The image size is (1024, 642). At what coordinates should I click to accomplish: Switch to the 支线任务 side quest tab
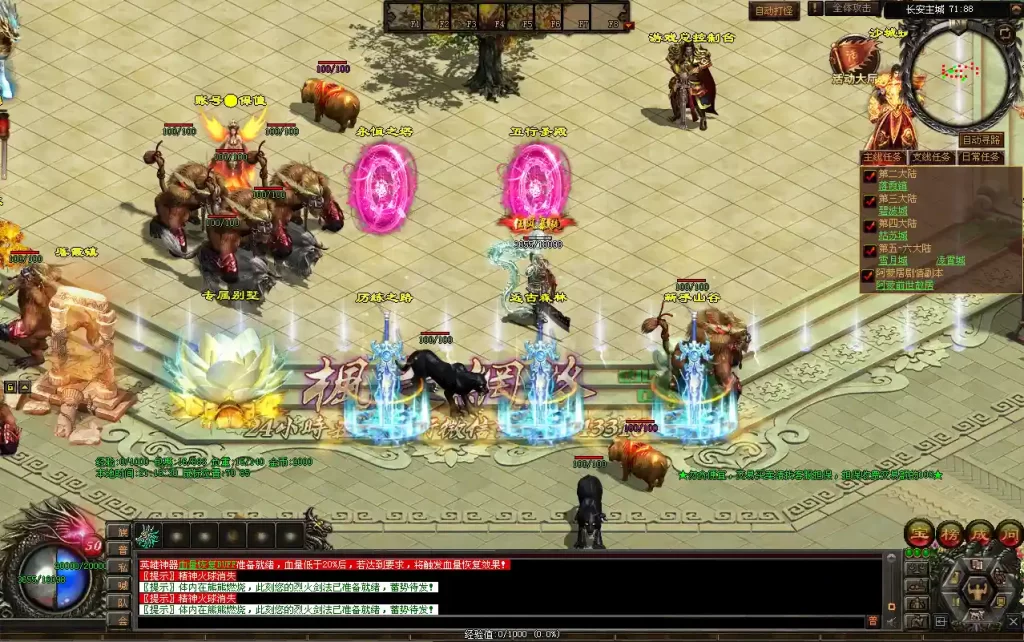(x=930, y=157)
